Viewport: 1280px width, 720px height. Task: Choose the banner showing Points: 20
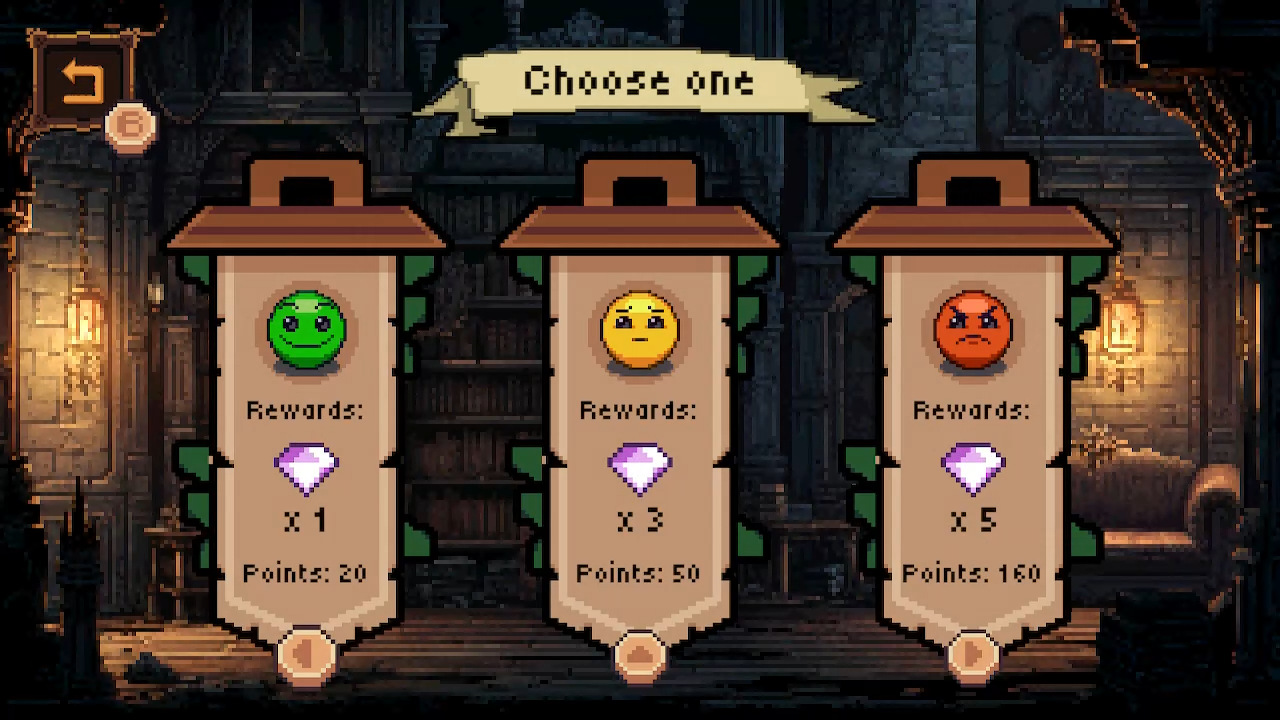click(x=307, y=573)
